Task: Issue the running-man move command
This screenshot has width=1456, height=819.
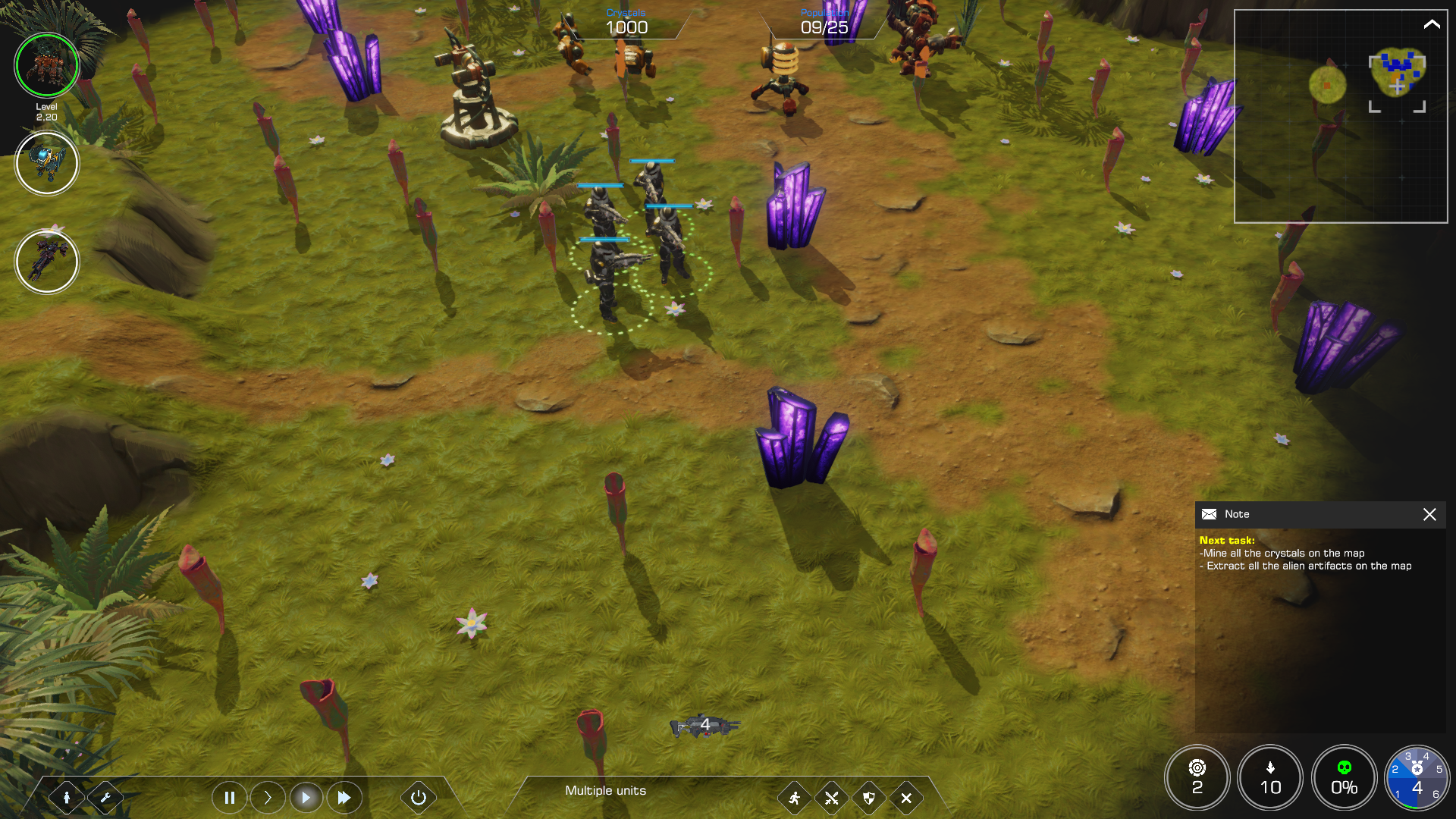Action: click(x=794, y=798)
